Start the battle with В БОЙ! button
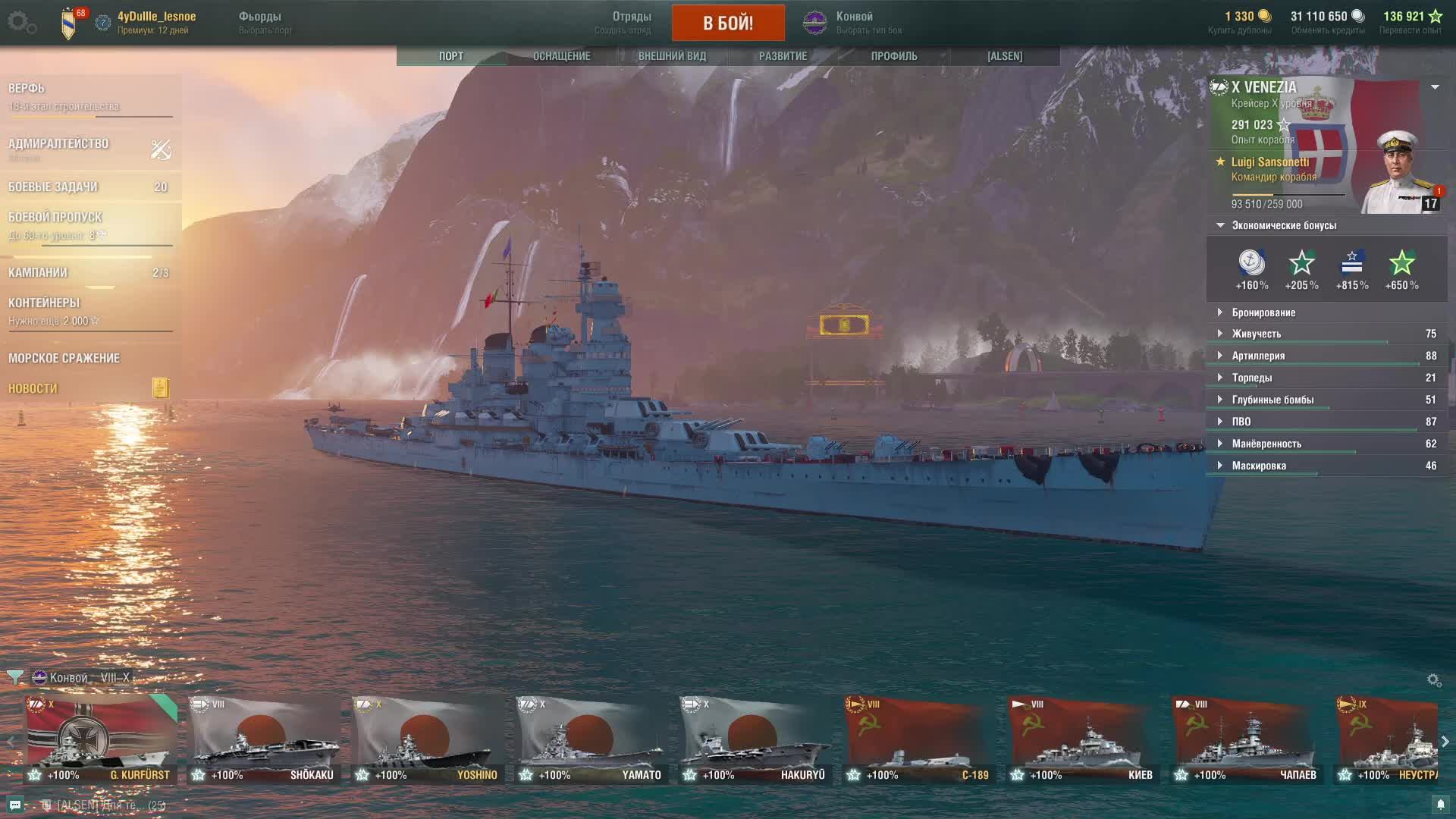 728,23
